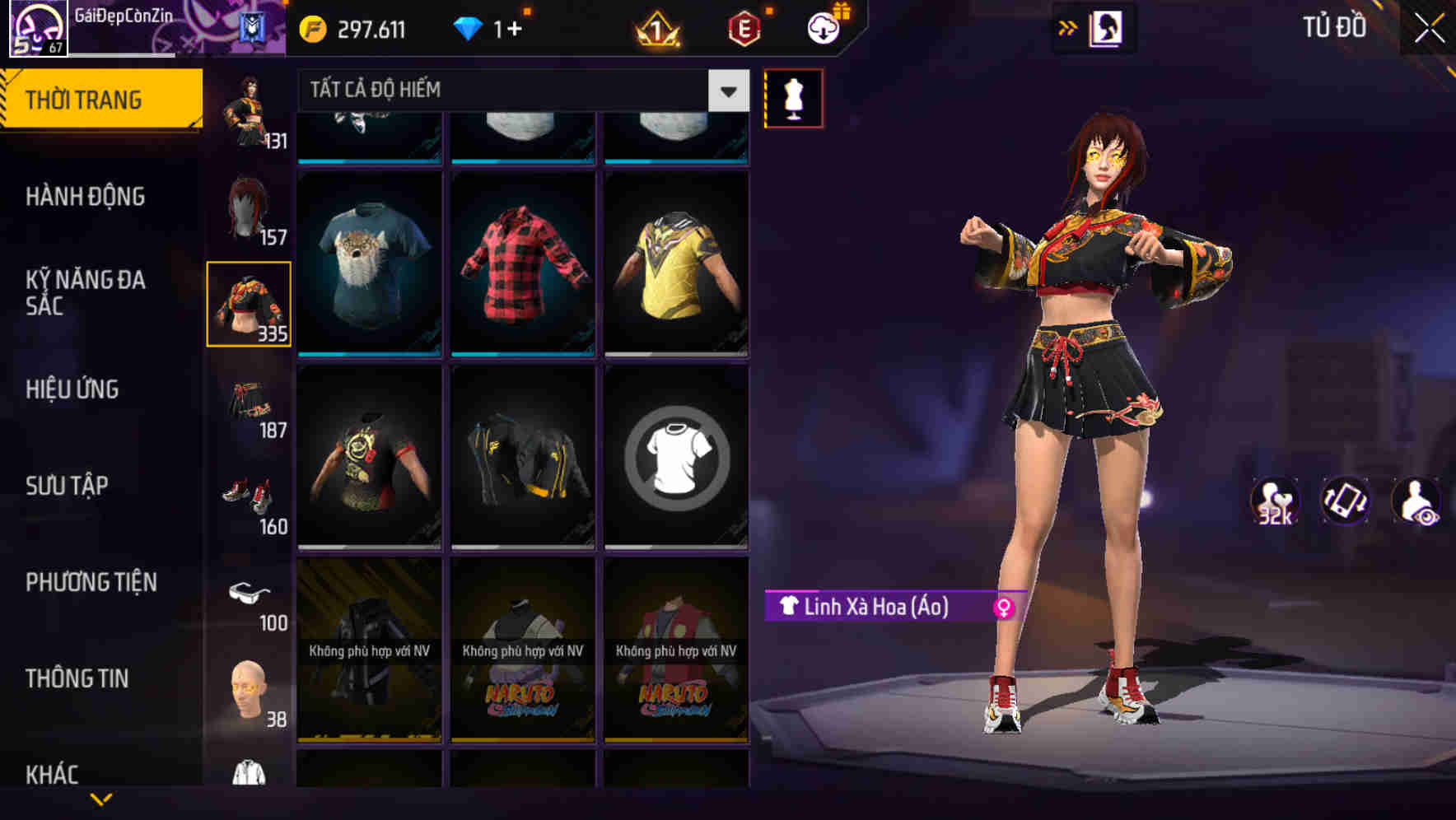Select the highlighted 335 tops category thumbnail
Screen dimensions: 1456x820
(249, 305)
